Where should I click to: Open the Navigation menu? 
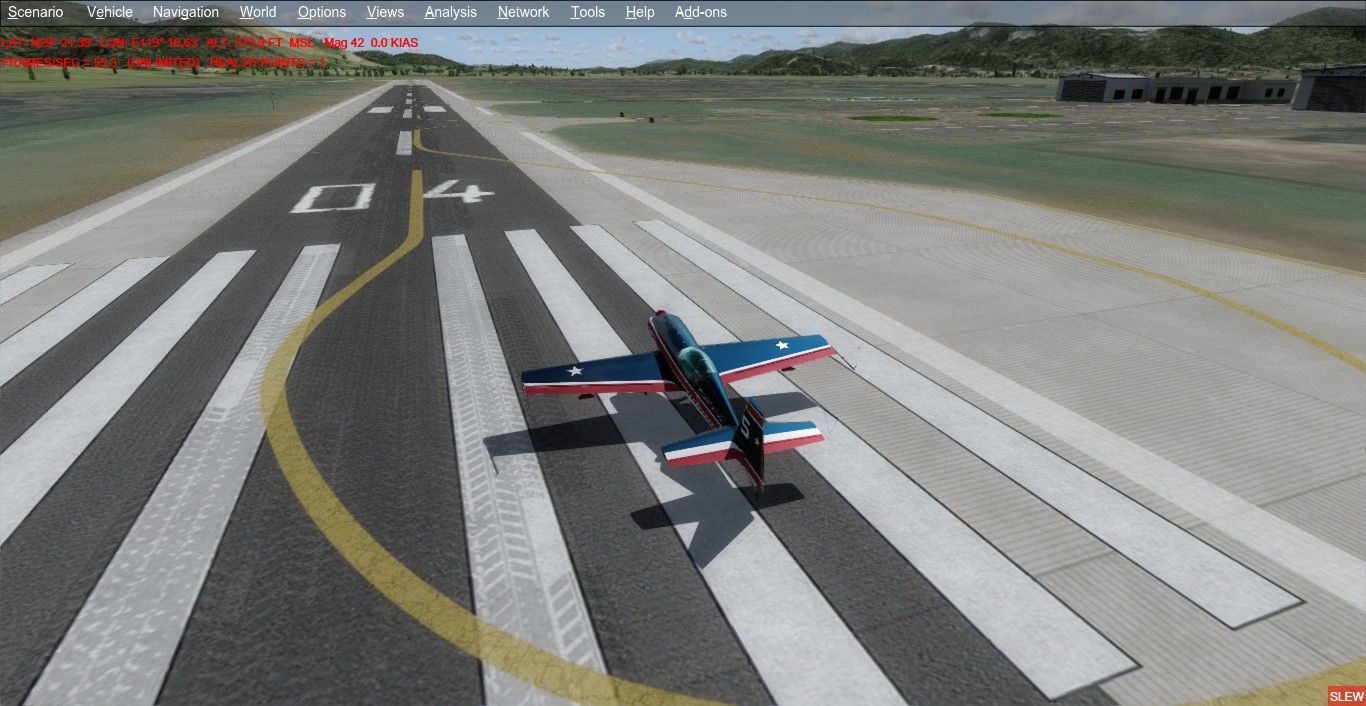coord(186,12)
